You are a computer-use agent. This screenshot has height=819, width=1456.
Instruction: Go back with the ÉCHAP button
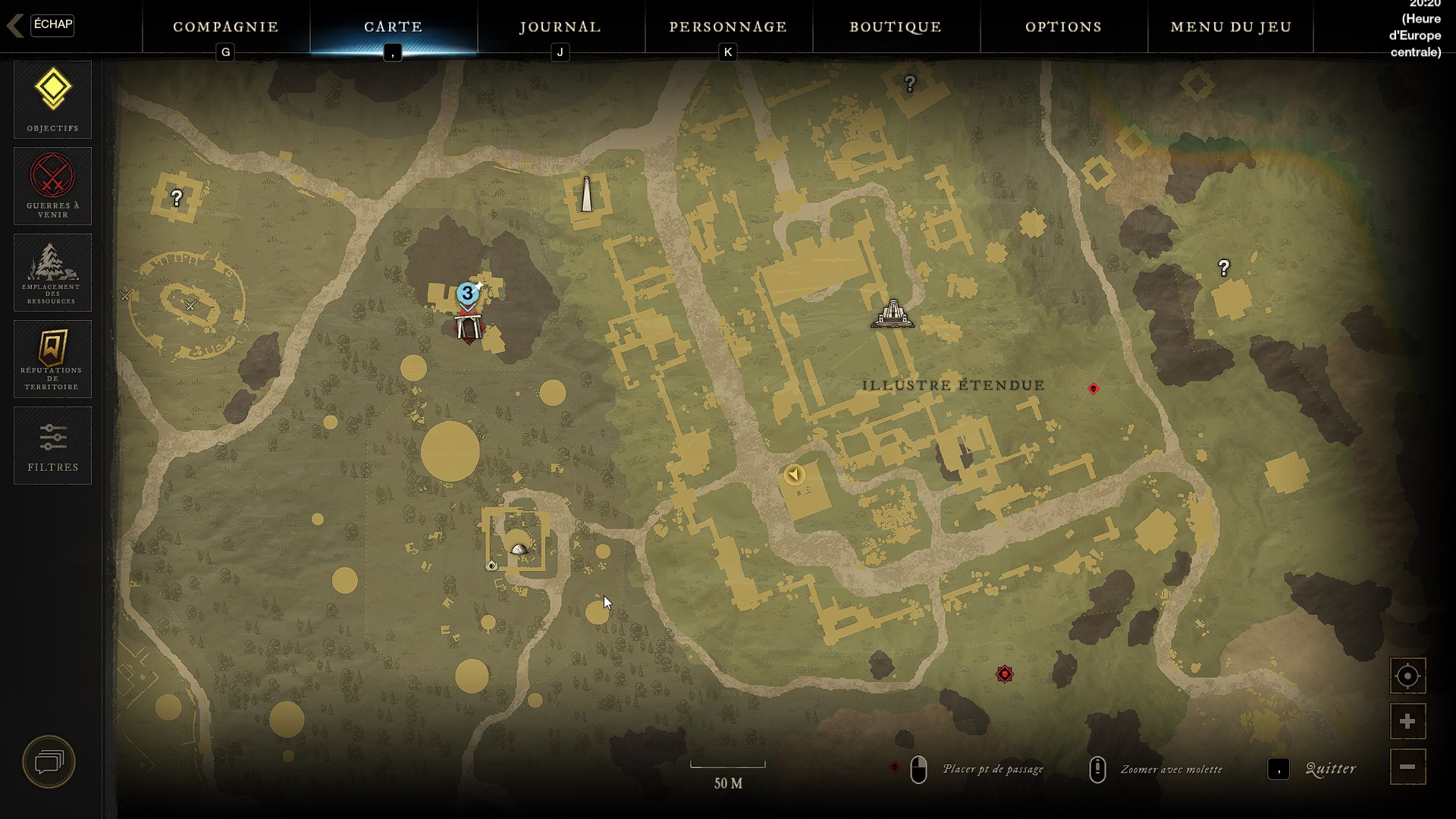tap(52, 25)
